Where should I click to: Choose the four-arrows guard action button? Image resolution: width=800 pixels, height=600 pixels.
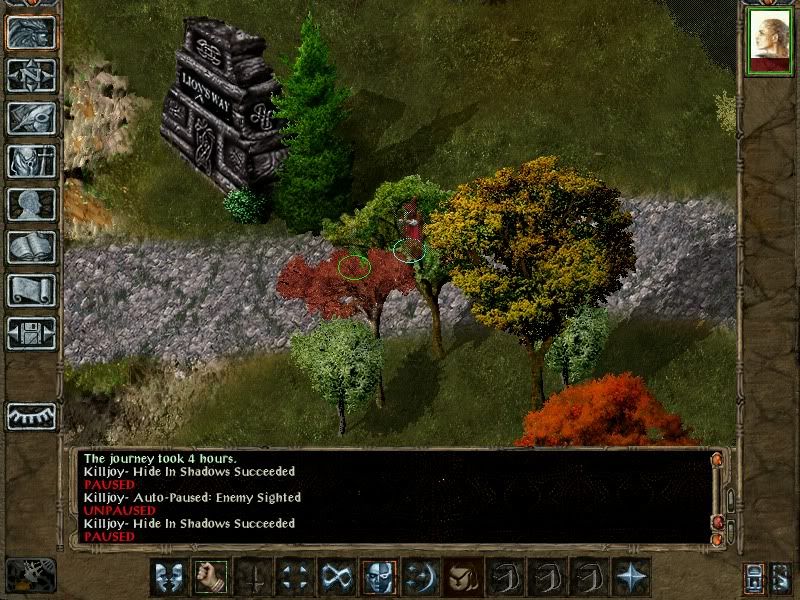292,577
